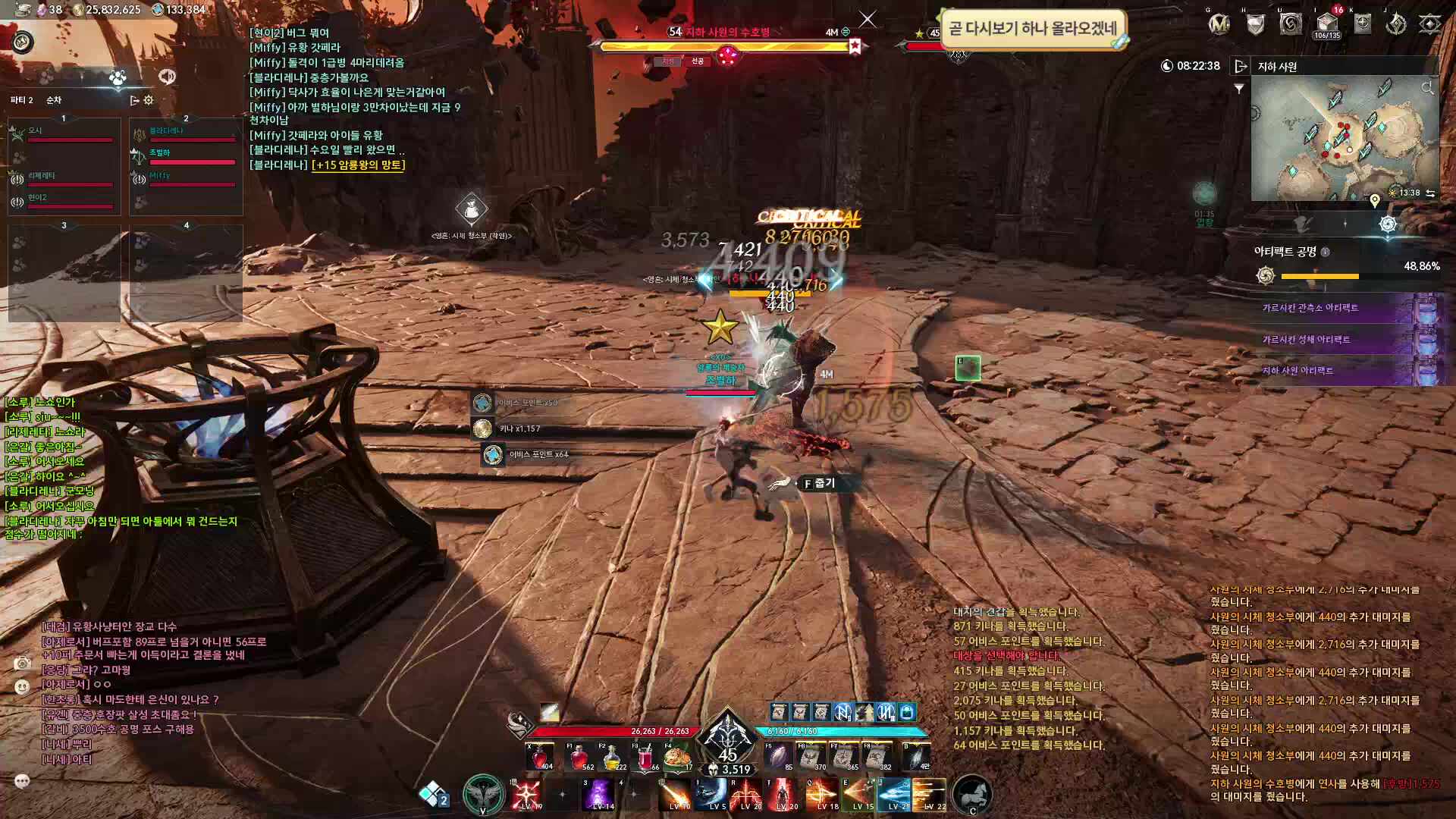
Task: Open the minimap filter funnel
Action: 1239,89
